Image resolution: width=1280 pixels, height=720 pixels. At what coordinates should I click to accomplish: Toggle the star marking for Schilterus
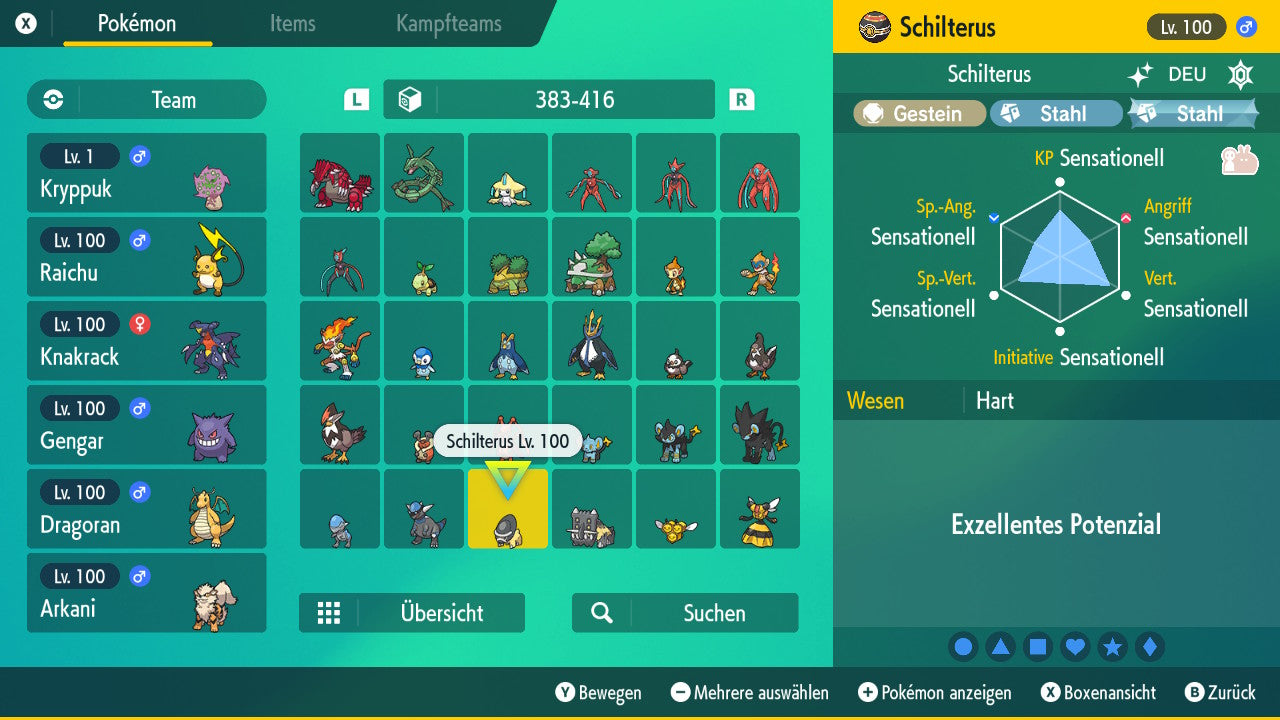pyautogui.click(x=1113, y=646)
